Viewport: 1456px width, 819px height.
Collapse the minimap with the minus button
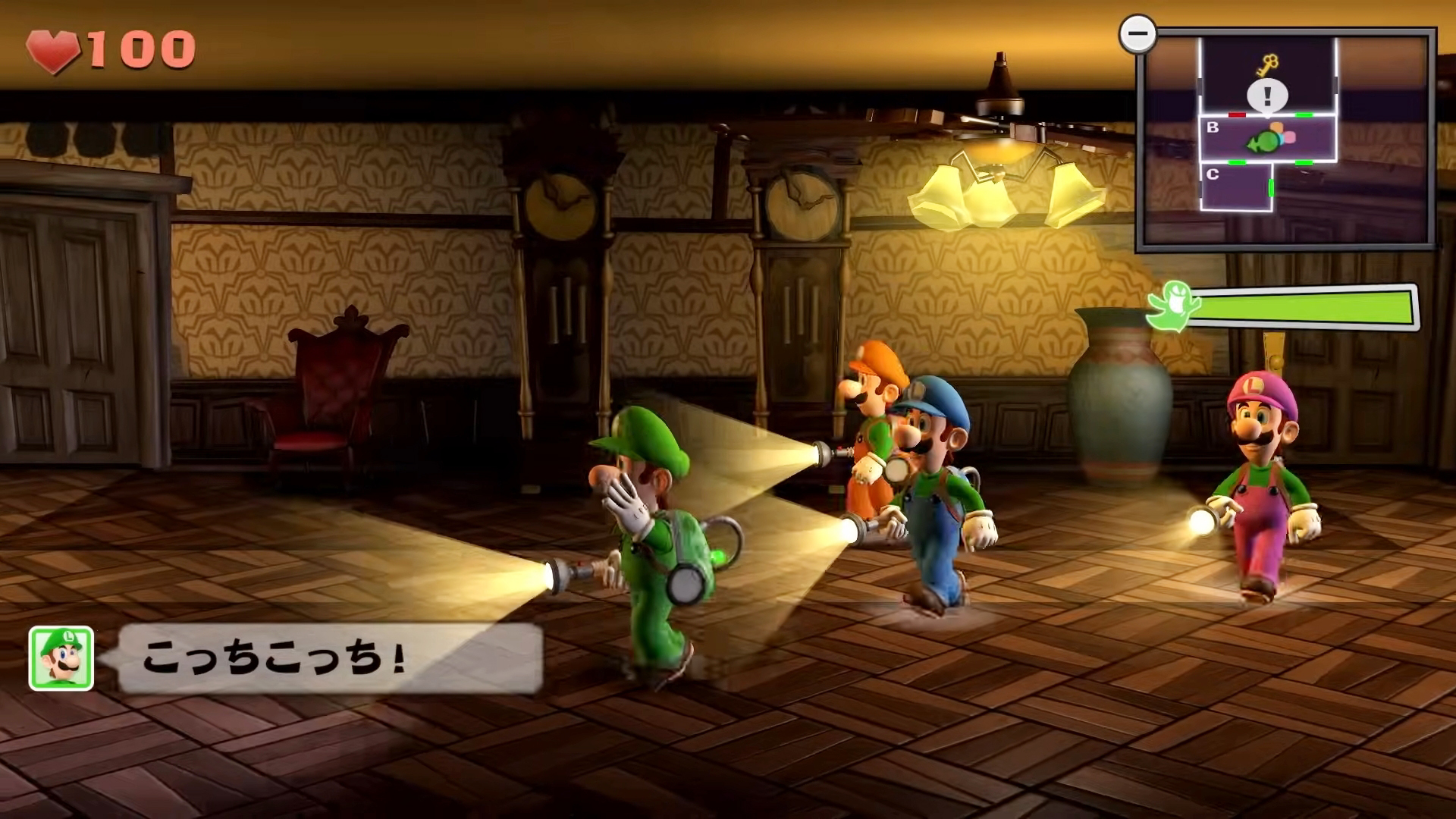(1137, 33)
